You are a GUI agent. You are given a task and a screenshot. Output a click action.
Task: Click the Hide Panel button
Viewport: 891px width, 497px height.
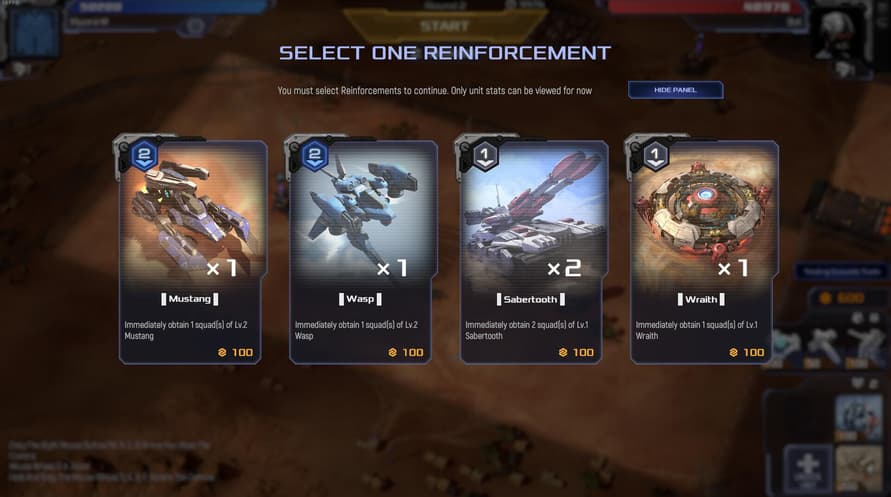click(x=675, y=90)
